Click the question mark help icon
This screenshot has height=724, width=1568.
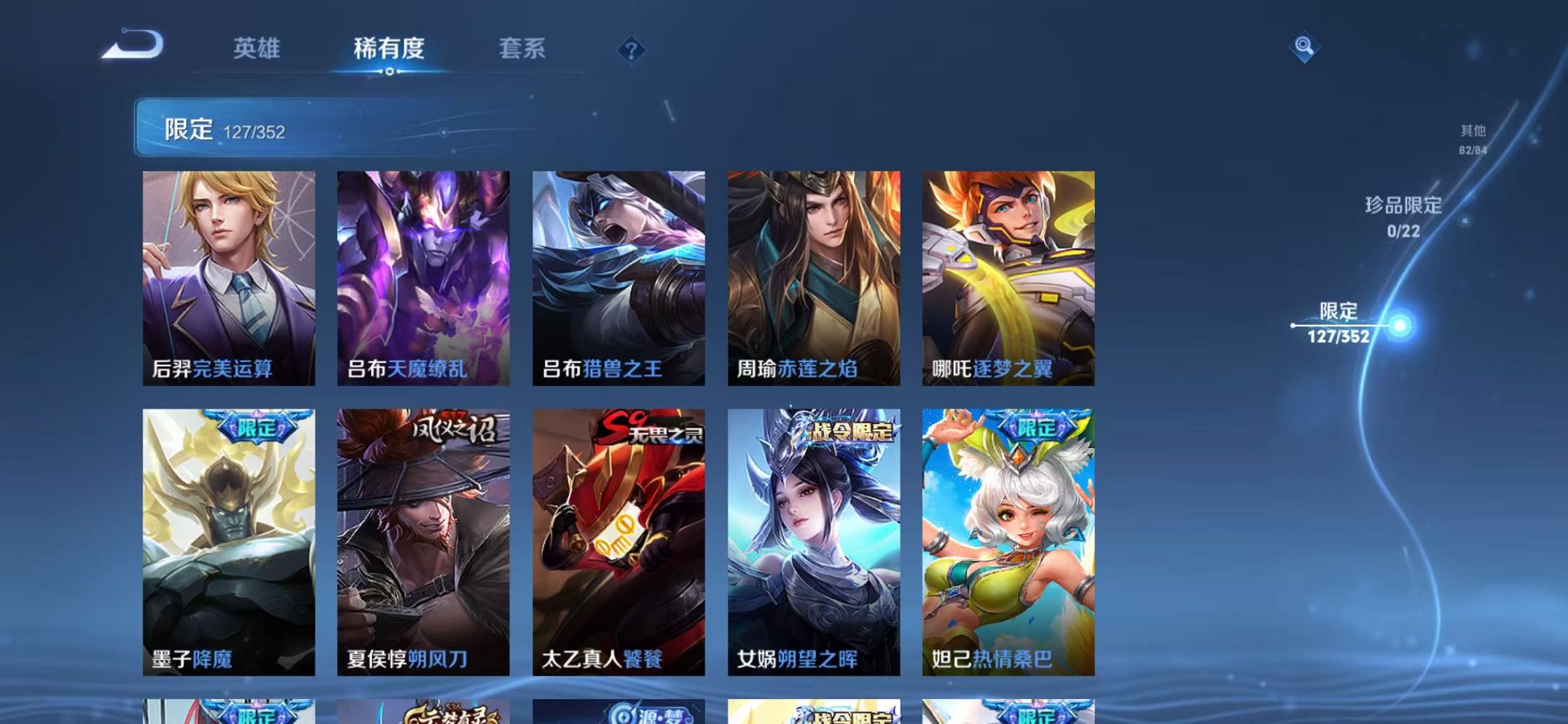tap(631, 50)
